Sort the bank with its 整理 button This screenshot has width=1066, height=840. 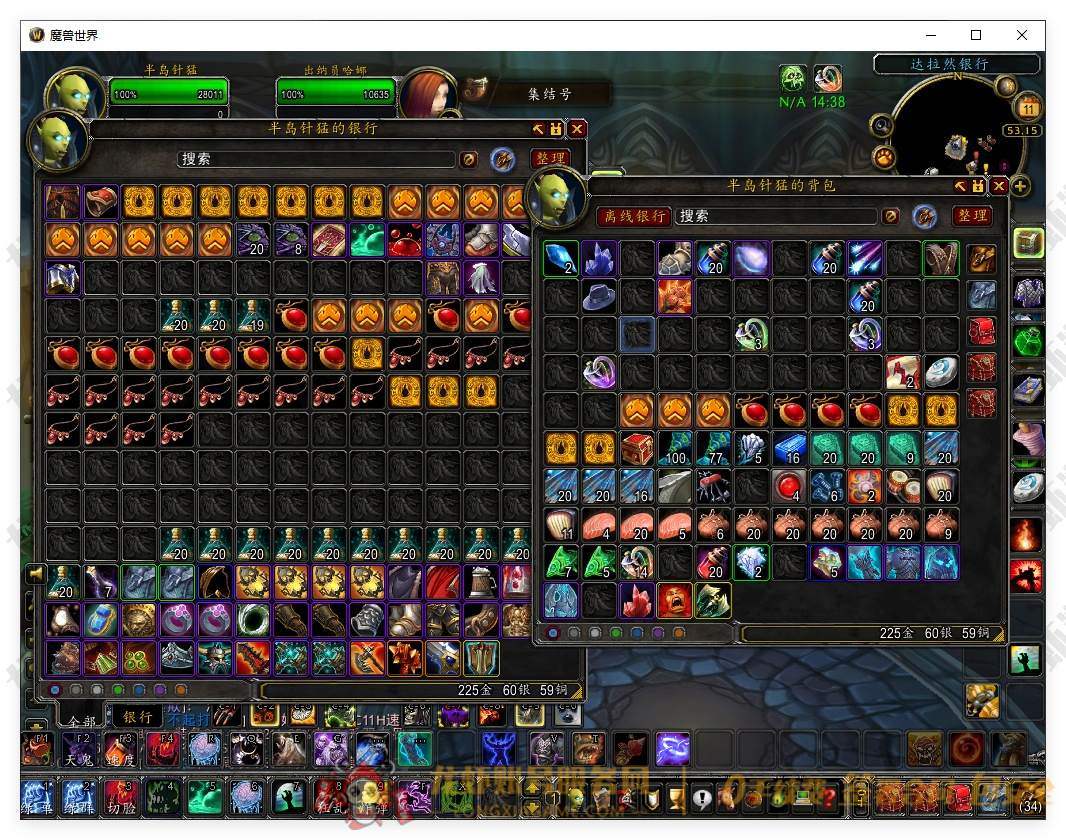point(550,159)
